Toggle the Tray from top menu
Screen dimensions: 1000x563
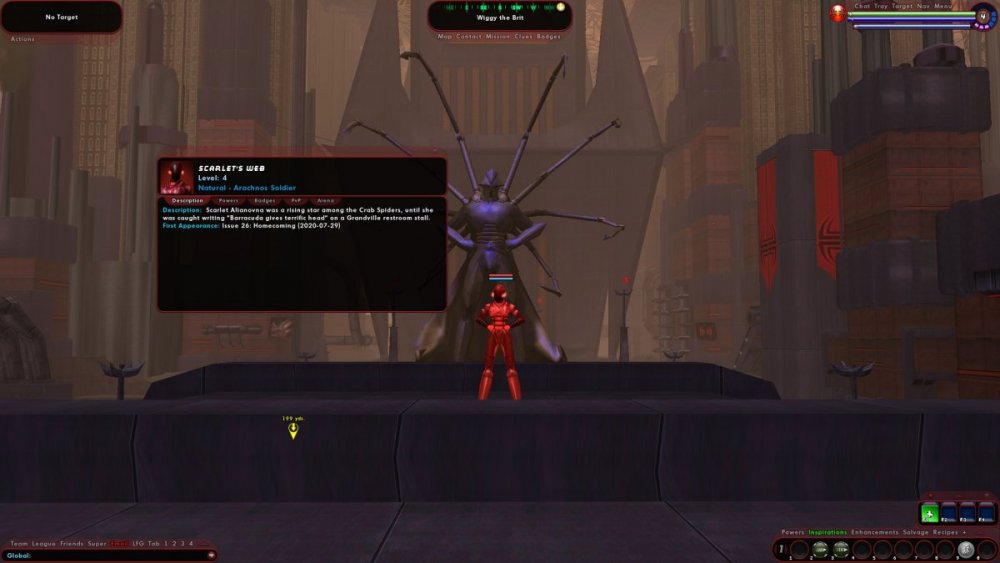pos(881,6)
